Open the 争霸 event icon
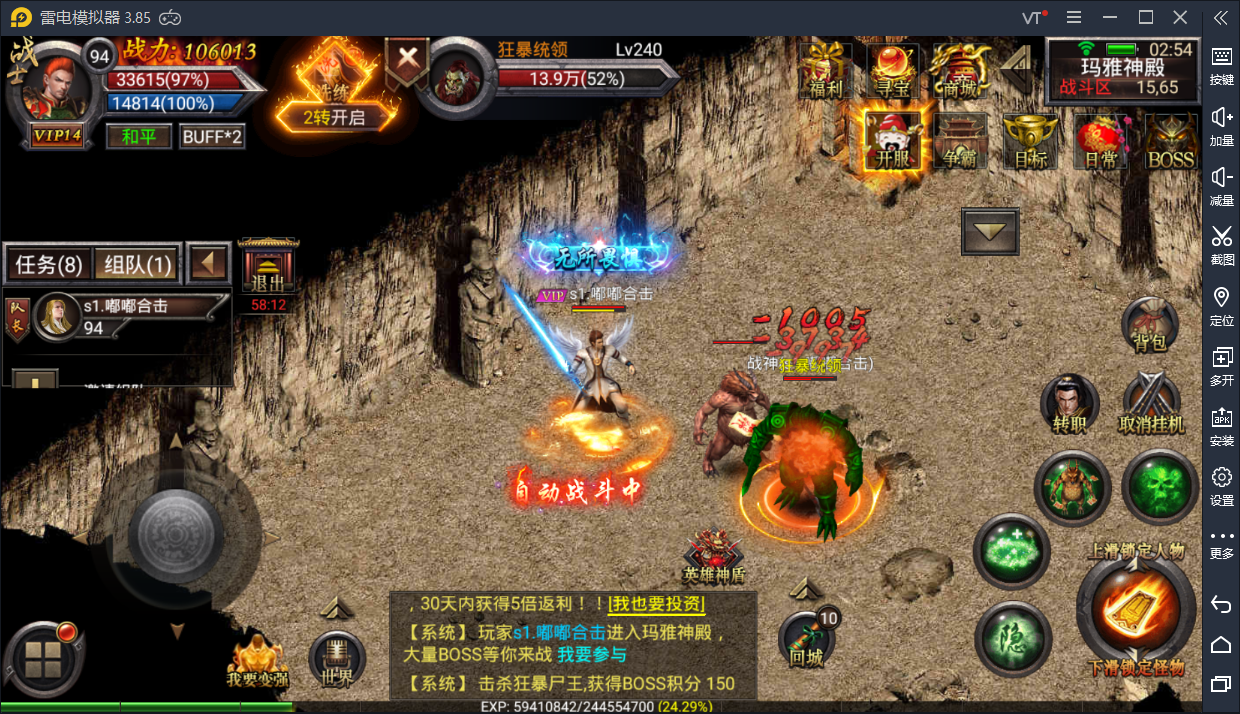This screenshot has width=1240, height=714. (960, 140)
